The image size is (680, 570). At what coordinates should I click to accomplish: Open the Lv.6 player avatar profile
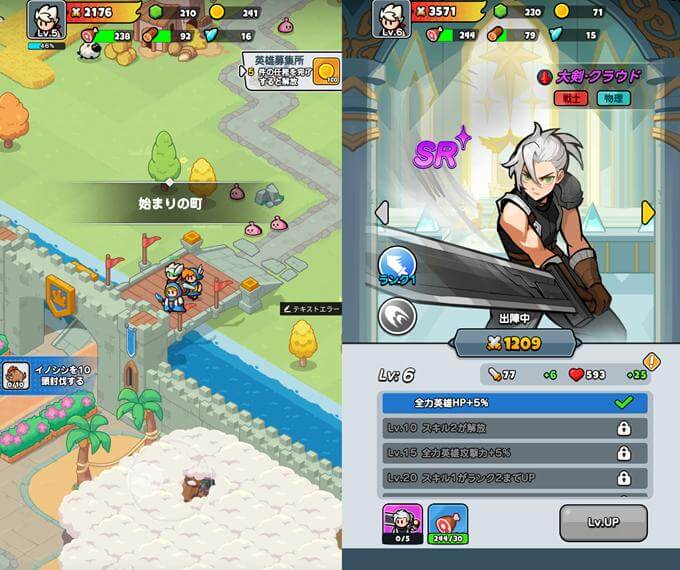[391, 18]
